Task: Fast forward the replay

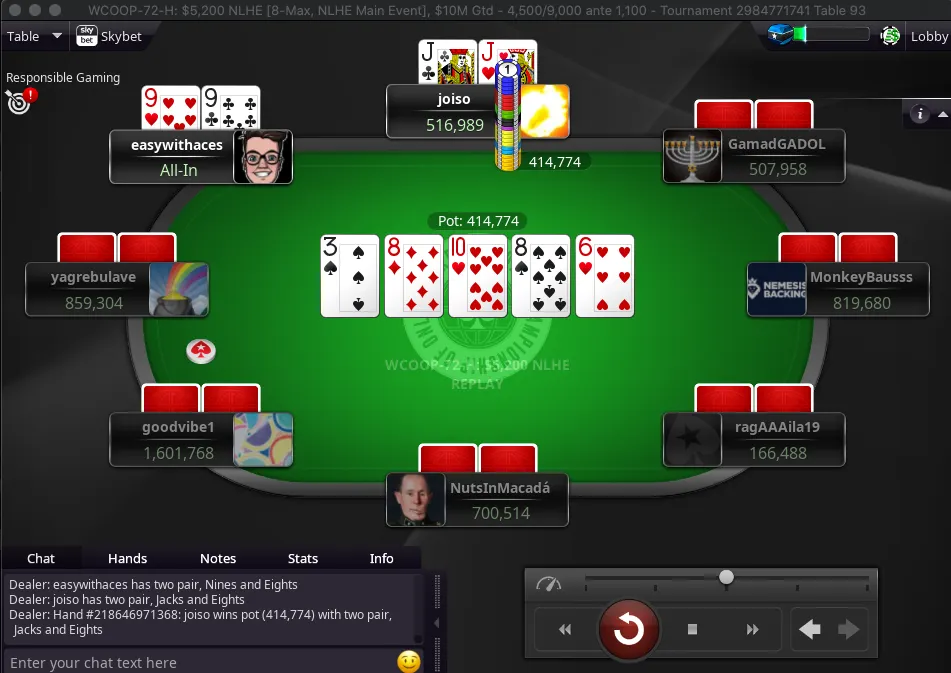Action: (x=753, y=629)
